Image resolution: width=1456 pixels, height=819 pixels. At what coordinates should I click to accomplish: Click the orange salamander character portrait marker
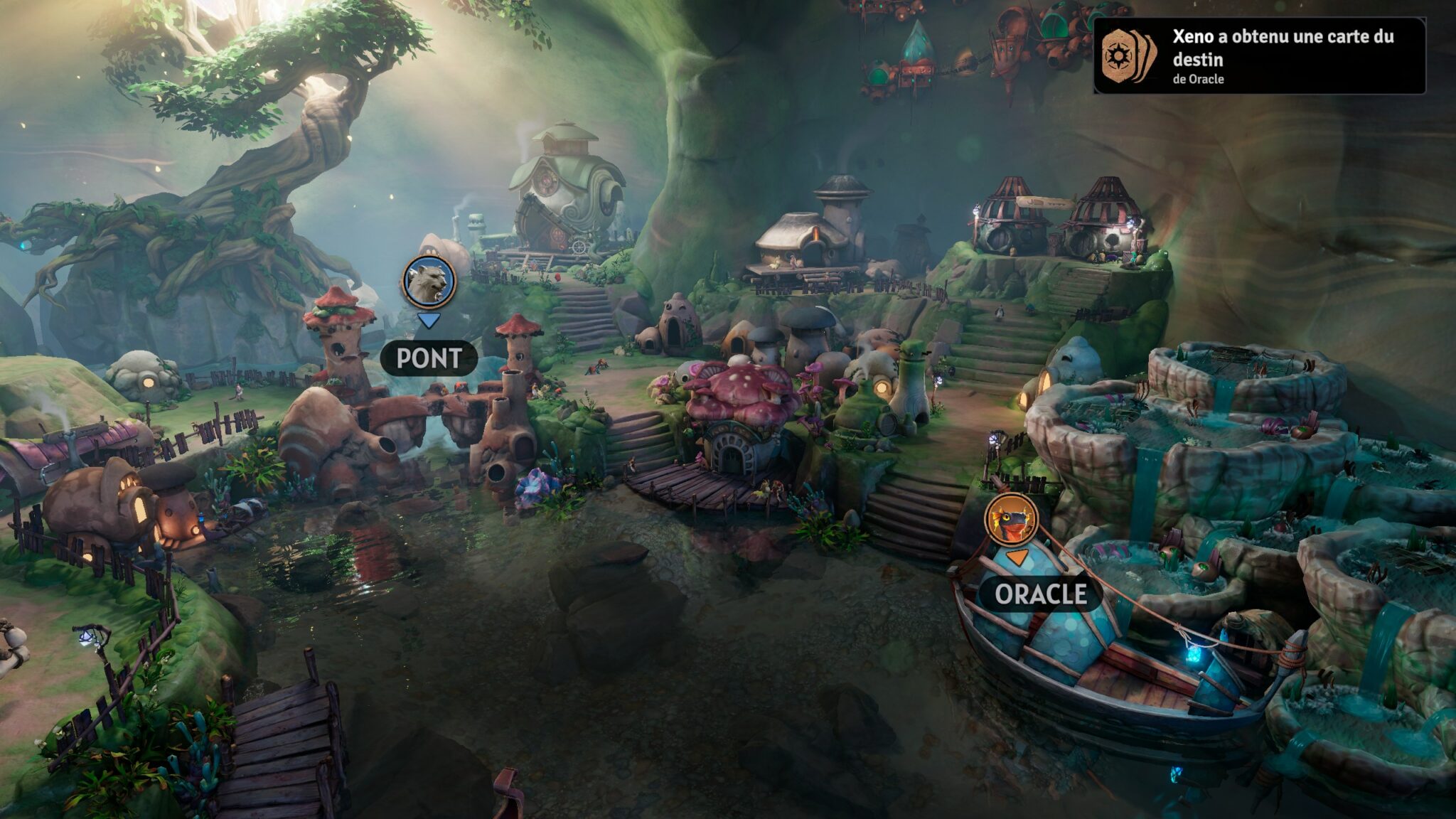coord(1011,519)
